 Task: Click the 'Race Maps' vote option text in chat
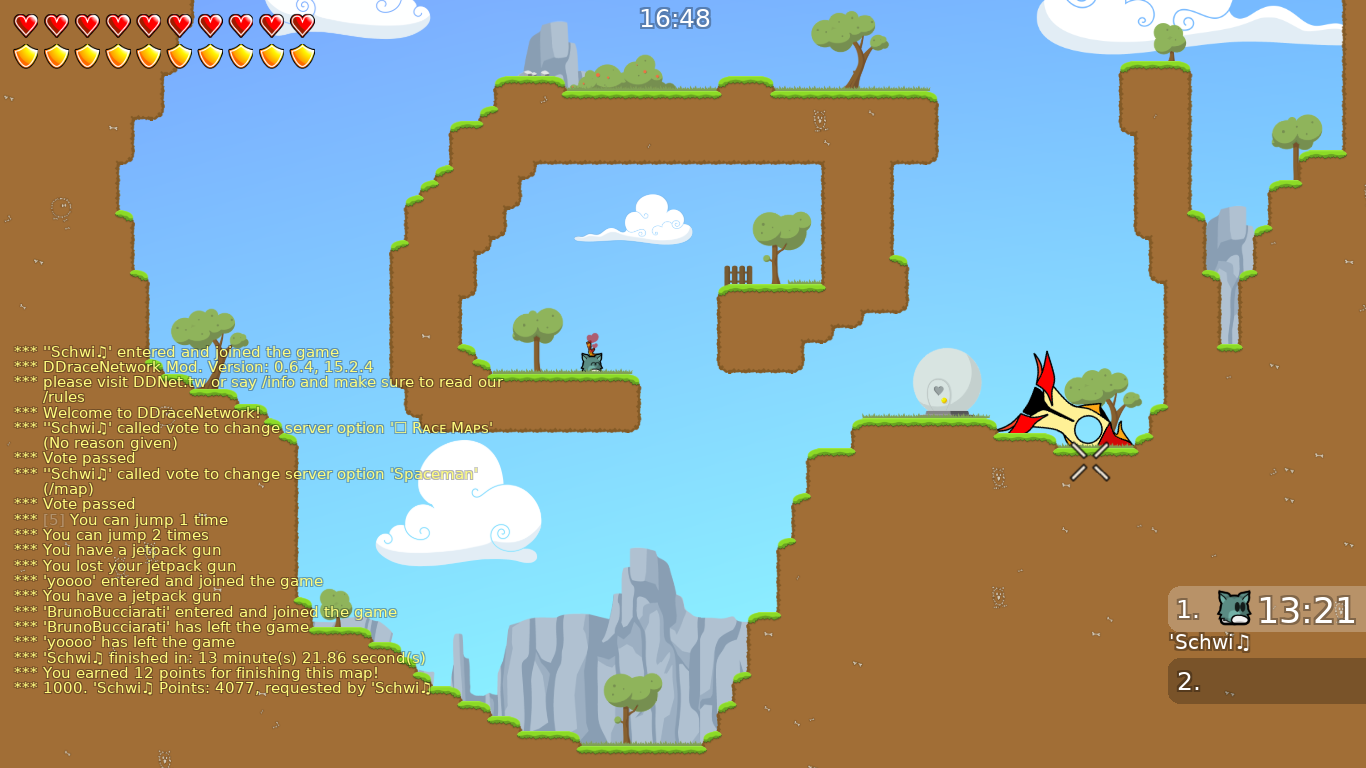pyautogui.click(x=451, y=427)
